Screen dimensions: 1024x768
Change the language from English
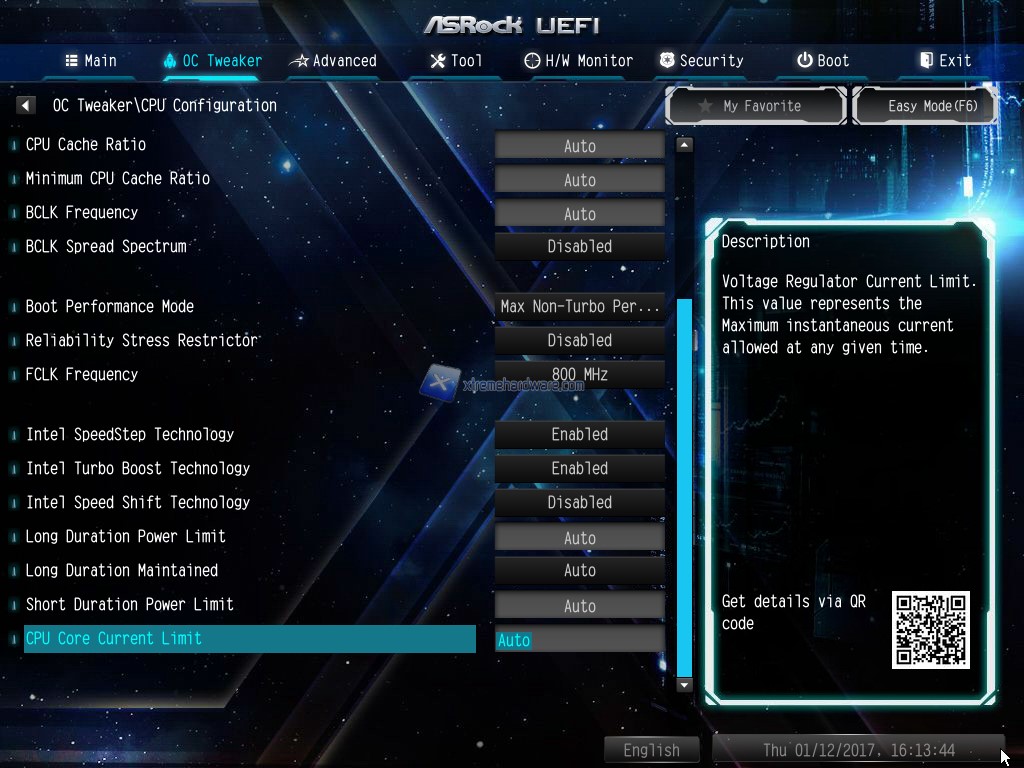[x=651, y=750]
